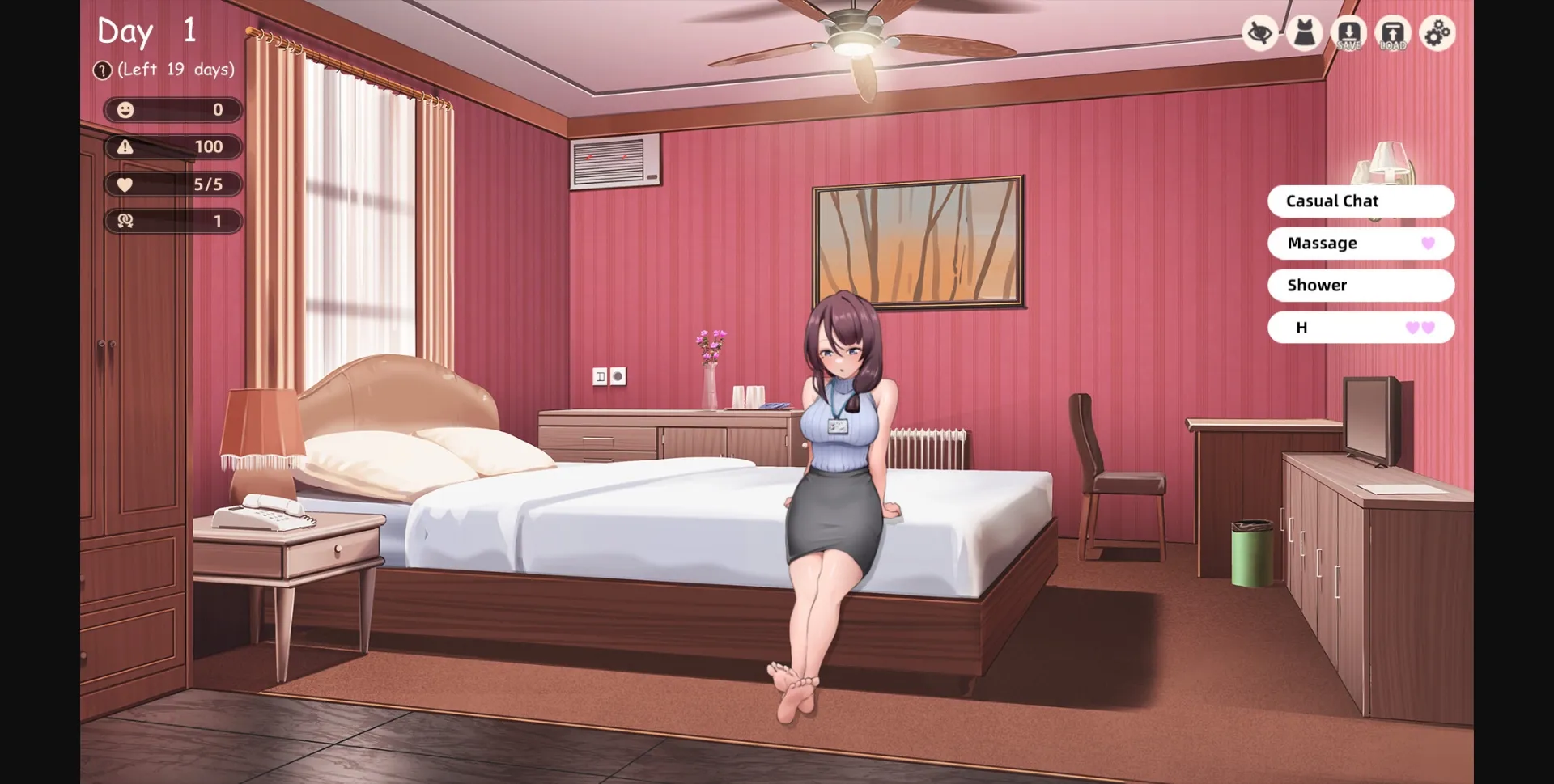Click the SAVE icon
Screen dimensions: 1554x784
(x=1349, y=33)
